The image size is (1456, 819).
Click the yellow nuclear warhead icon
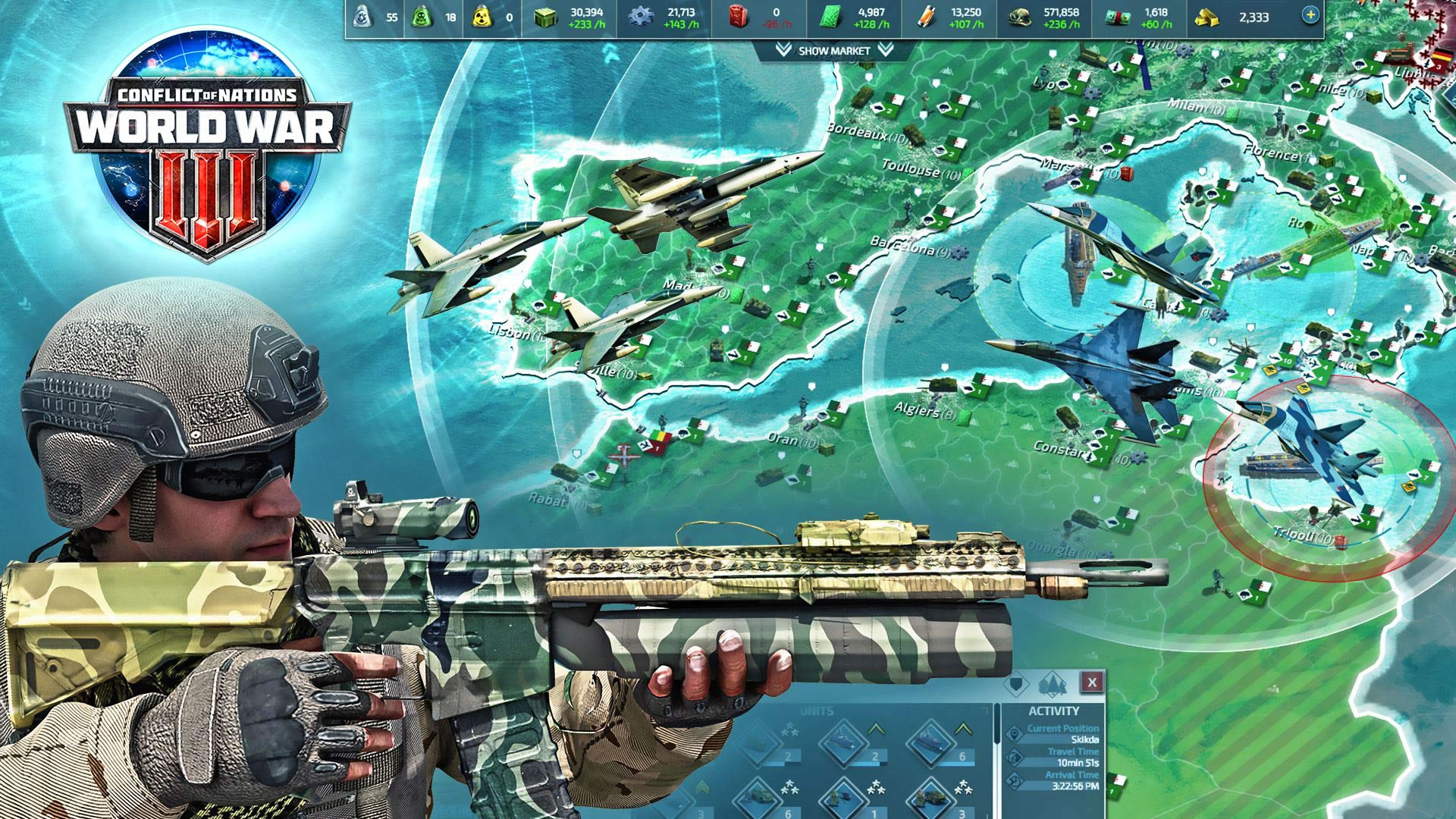point(480,17)
